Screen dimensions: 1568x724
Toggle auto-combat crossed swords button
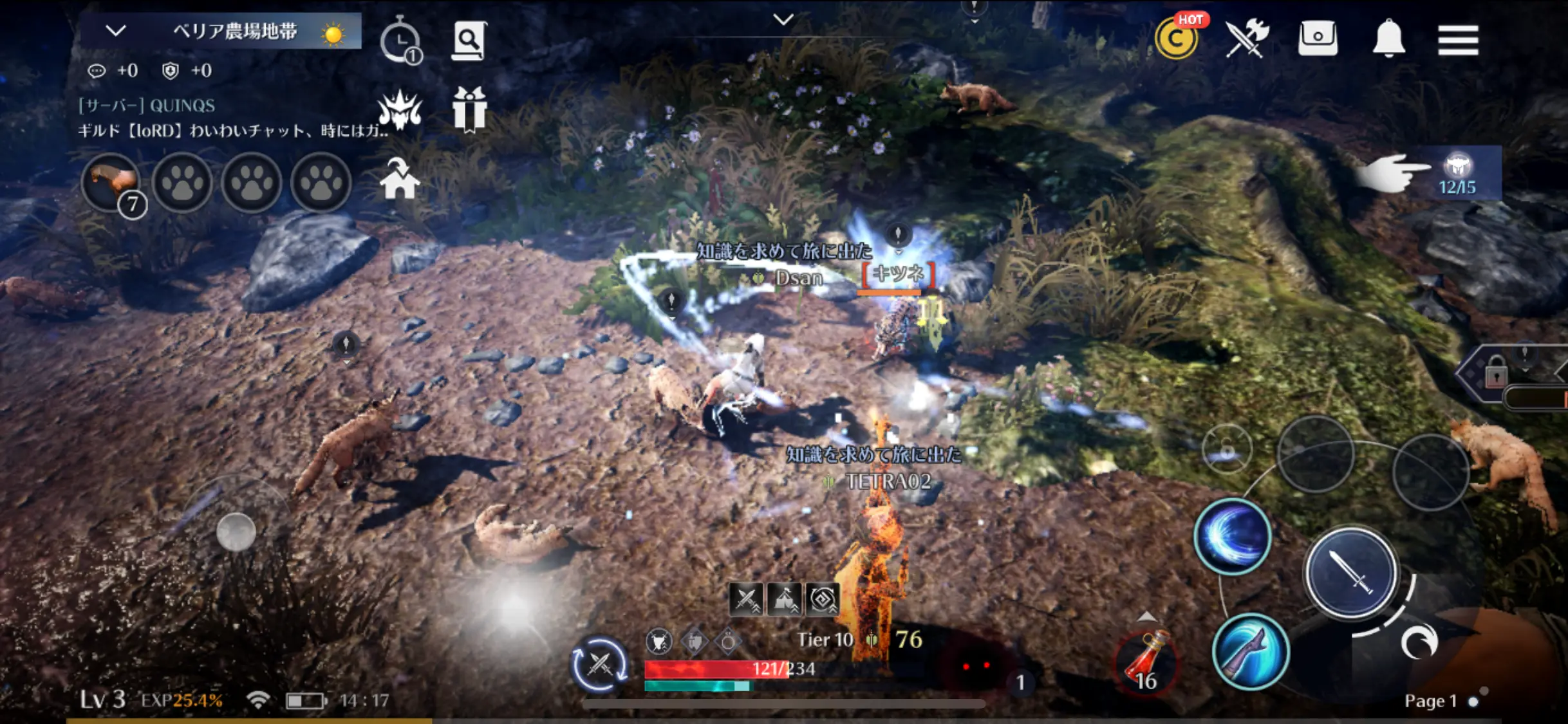[599, 664]
